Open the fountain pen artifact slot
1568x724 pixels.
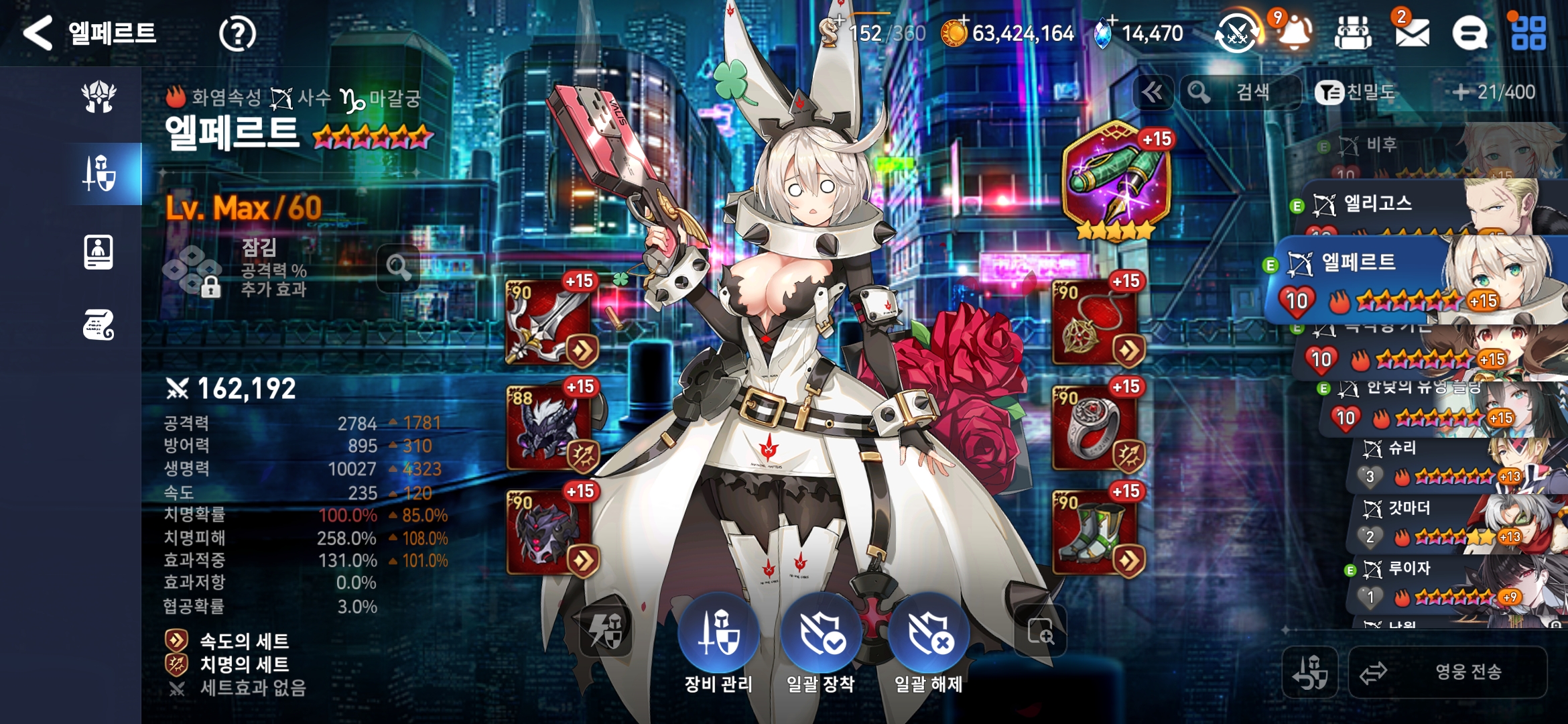(x=1116, y=179)
